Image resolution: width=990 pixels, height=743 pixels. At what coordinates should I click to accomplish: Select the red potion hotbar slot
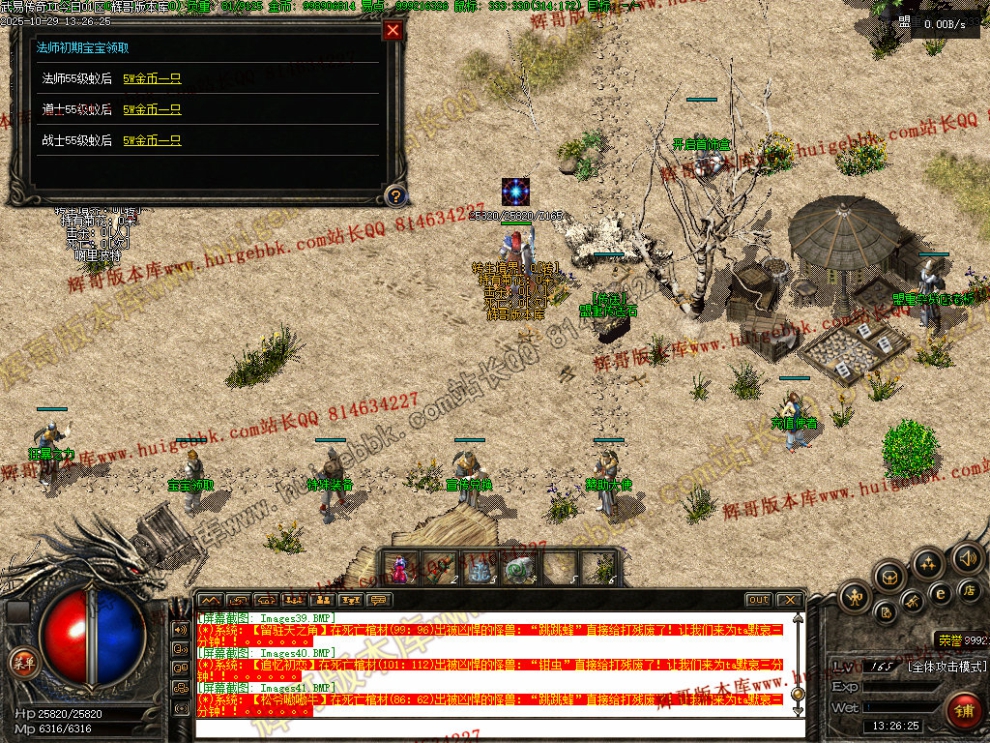(401, 570)
